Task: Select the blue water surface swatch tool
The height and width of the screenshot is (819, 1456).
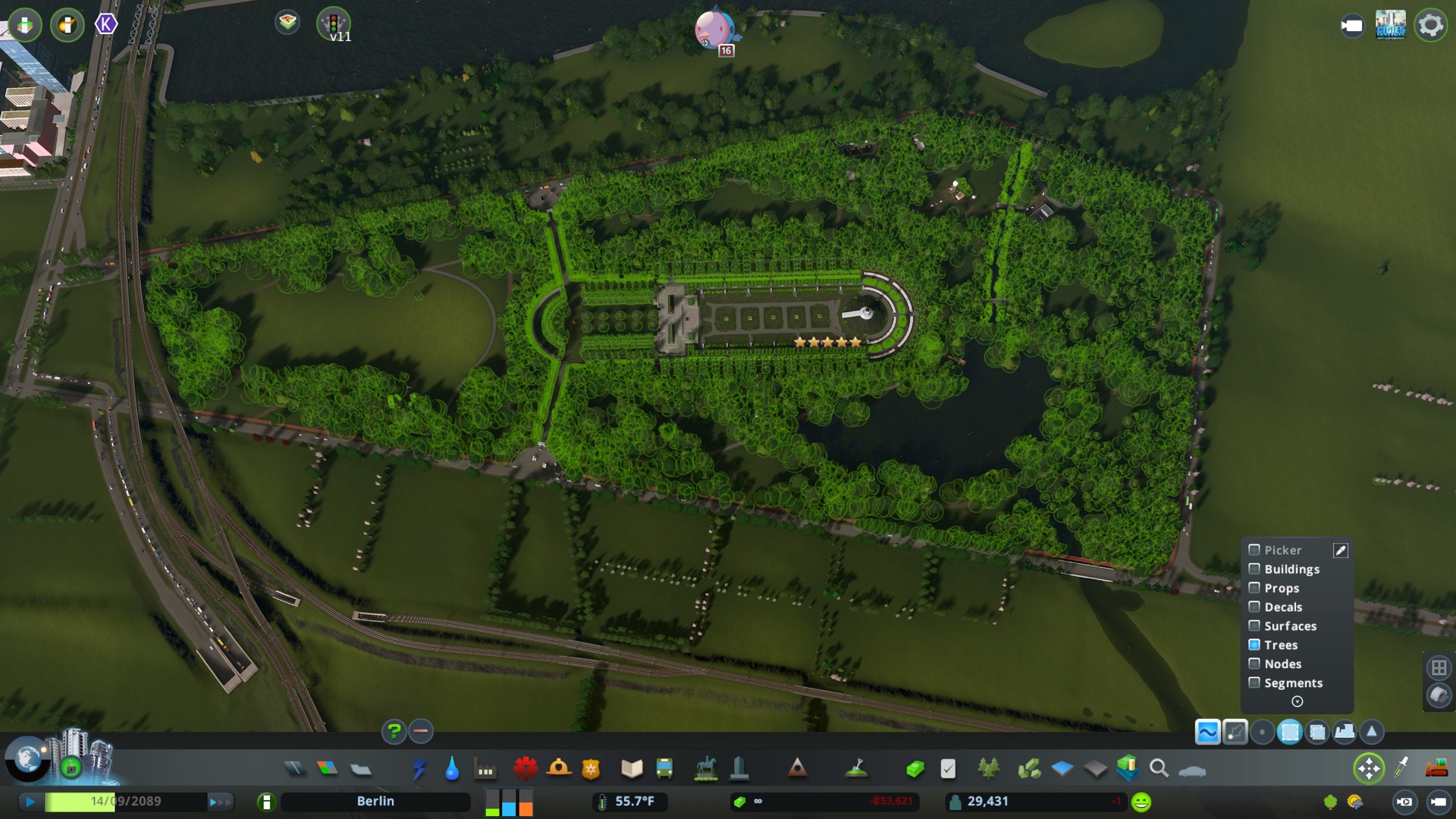Action: click(1062, 768)
